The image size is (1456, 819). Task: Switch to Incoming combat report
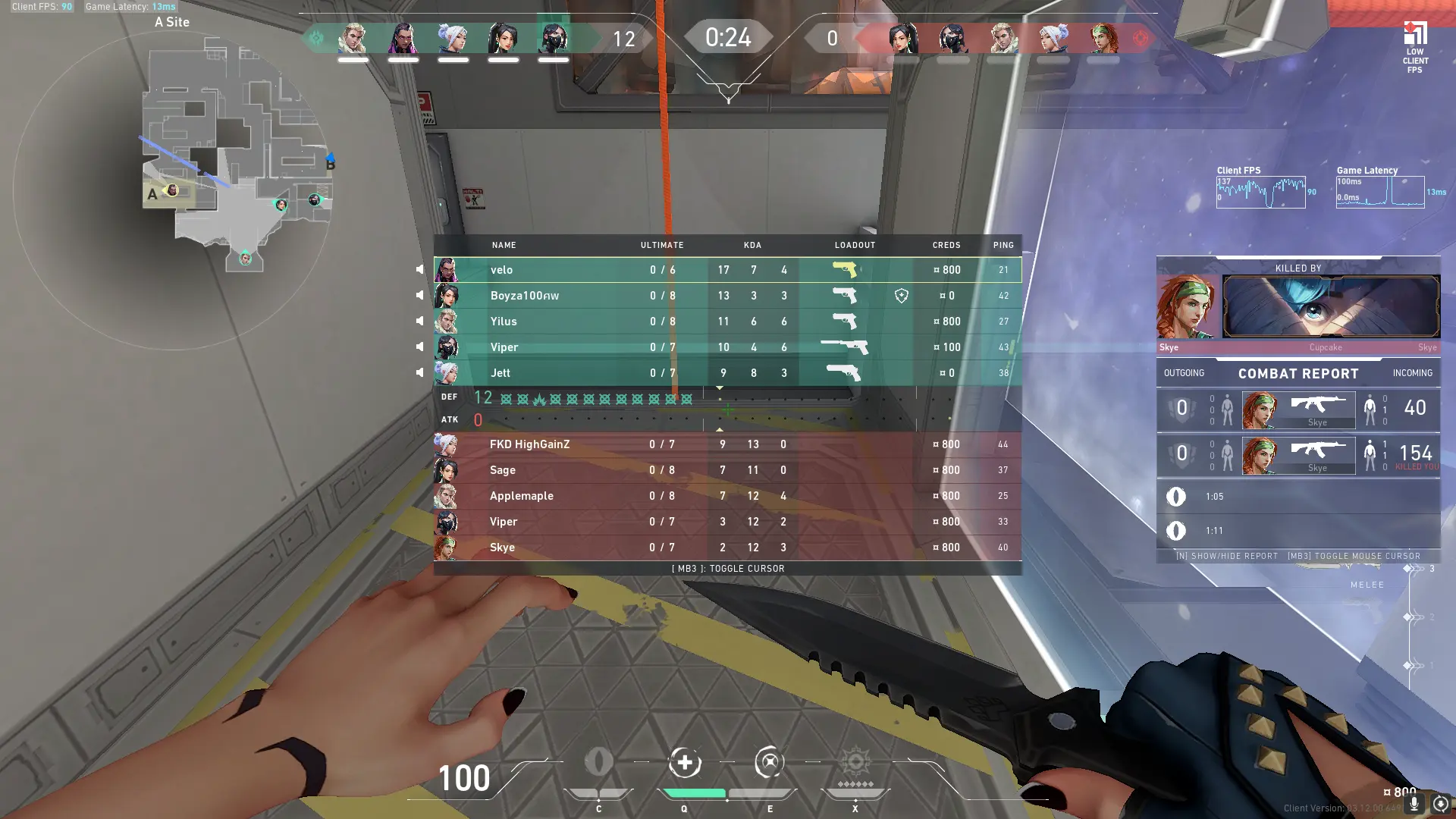coord(1412,373)
